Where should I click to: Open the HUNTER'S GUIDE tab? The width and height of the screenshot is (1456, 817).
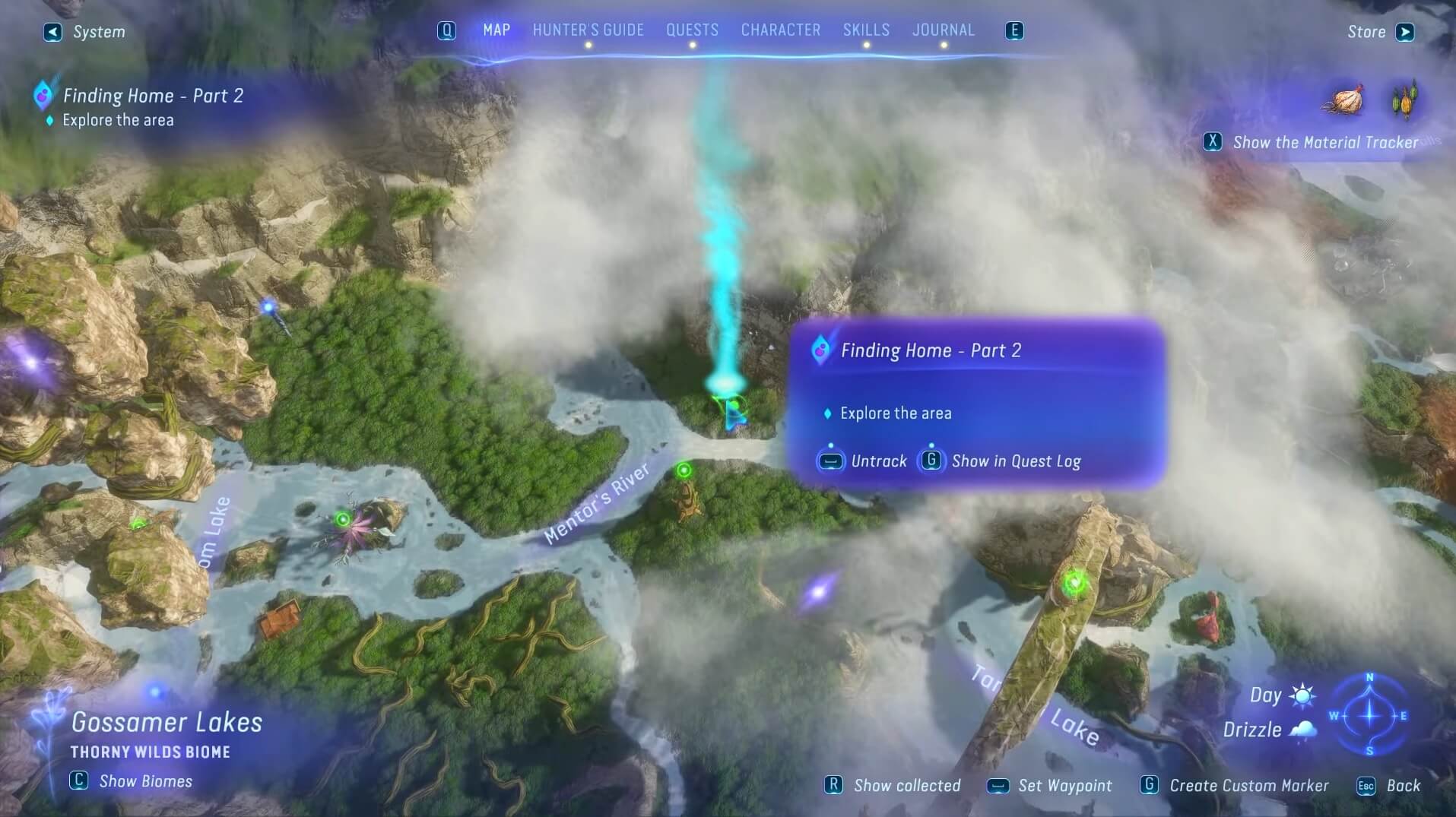pyautogui.click(x=589, y=30)
